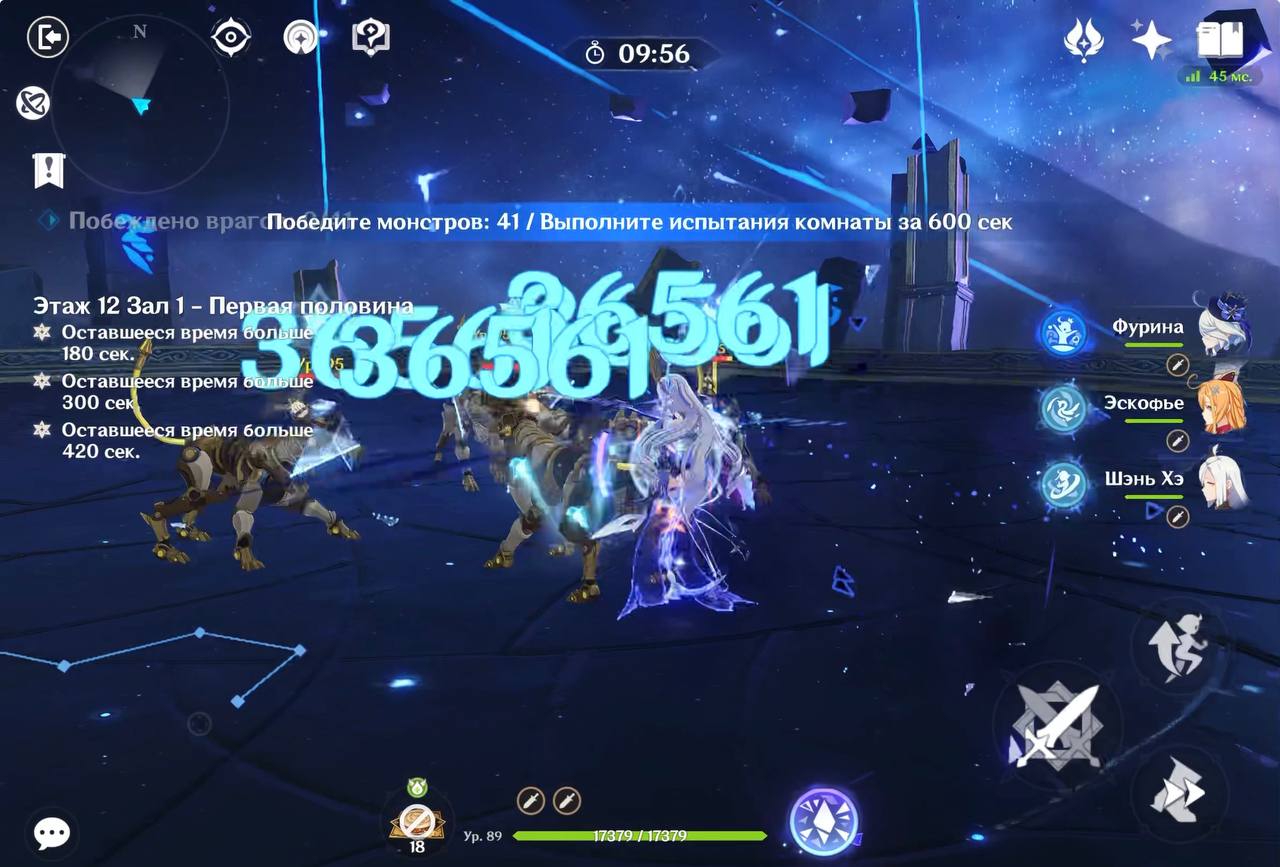Activate the sword normal attack button

[1056, 723]
